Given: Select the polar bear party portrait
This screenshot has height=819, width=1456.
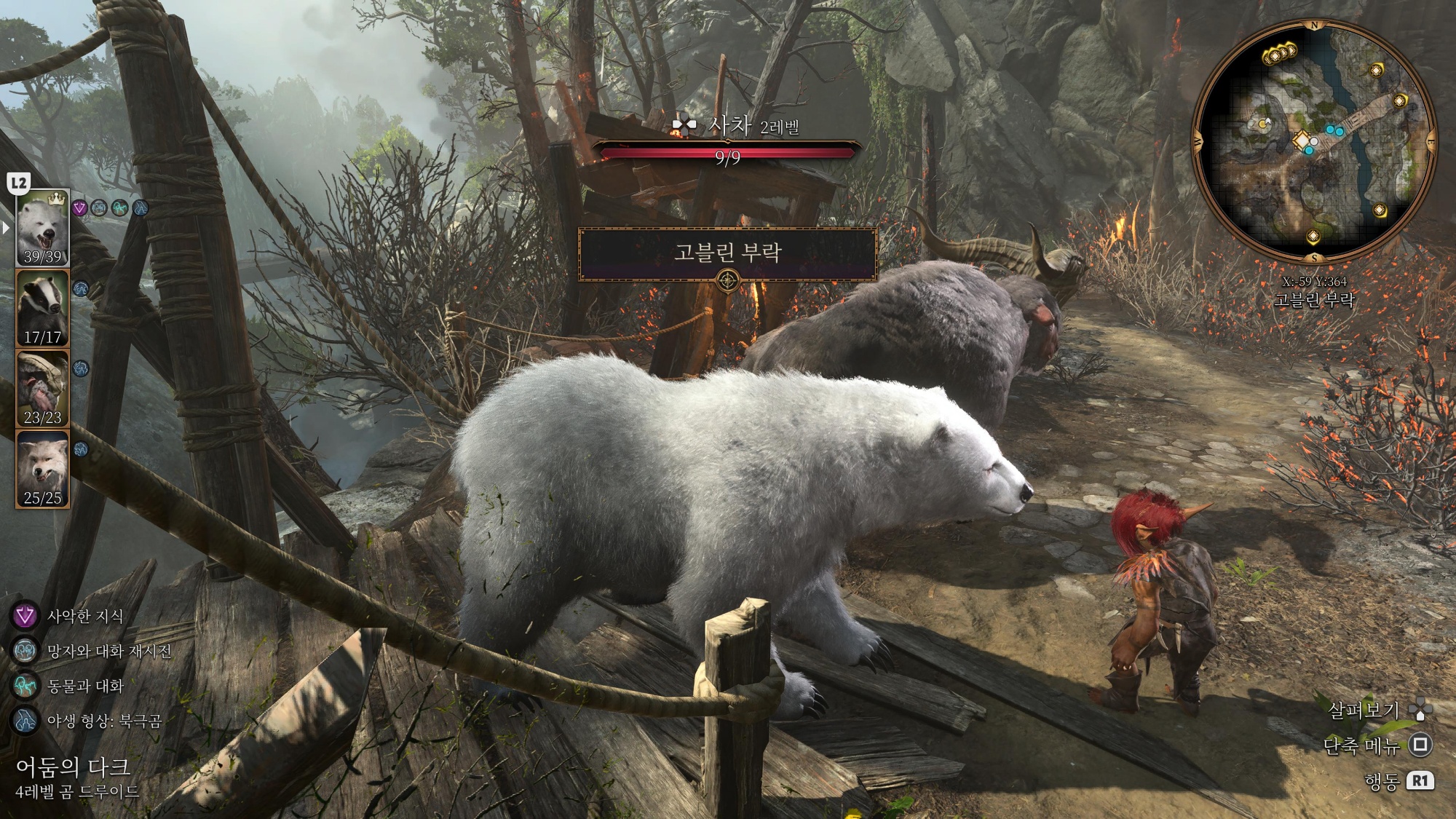Looking at the screenshot, I should (x=43, y=228).
